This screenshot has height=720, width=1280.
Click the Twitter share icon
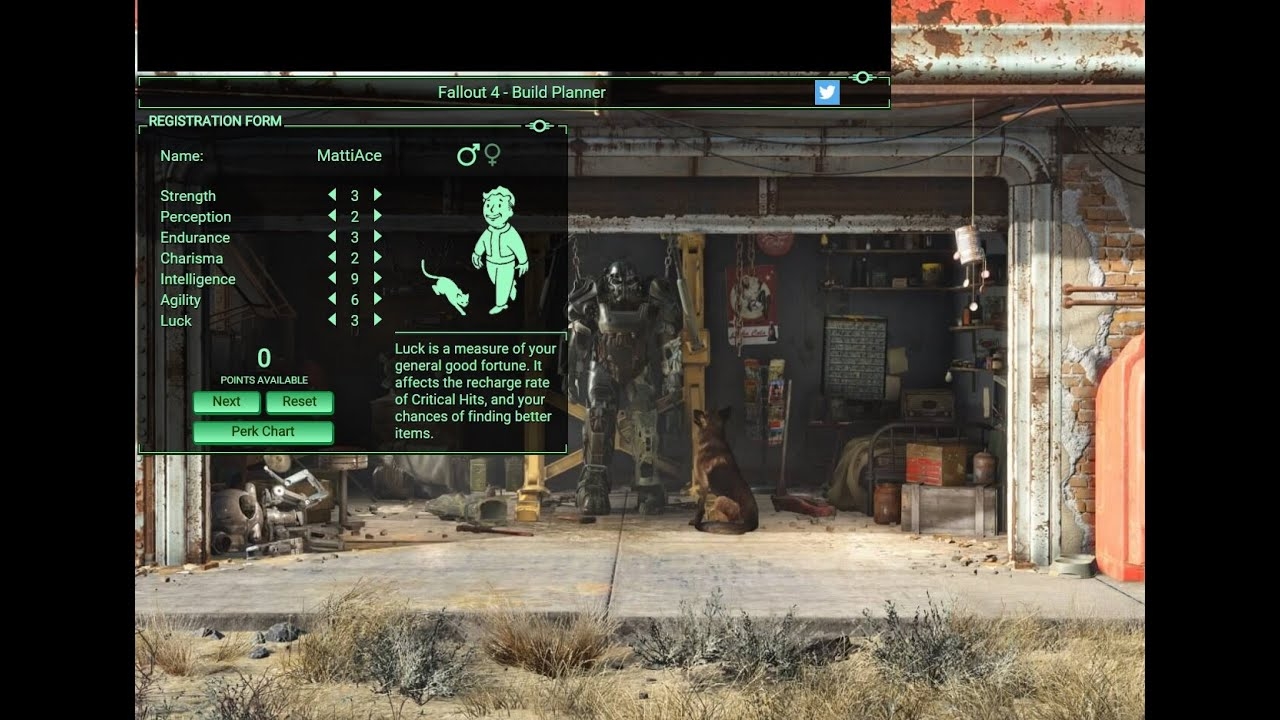827,92
